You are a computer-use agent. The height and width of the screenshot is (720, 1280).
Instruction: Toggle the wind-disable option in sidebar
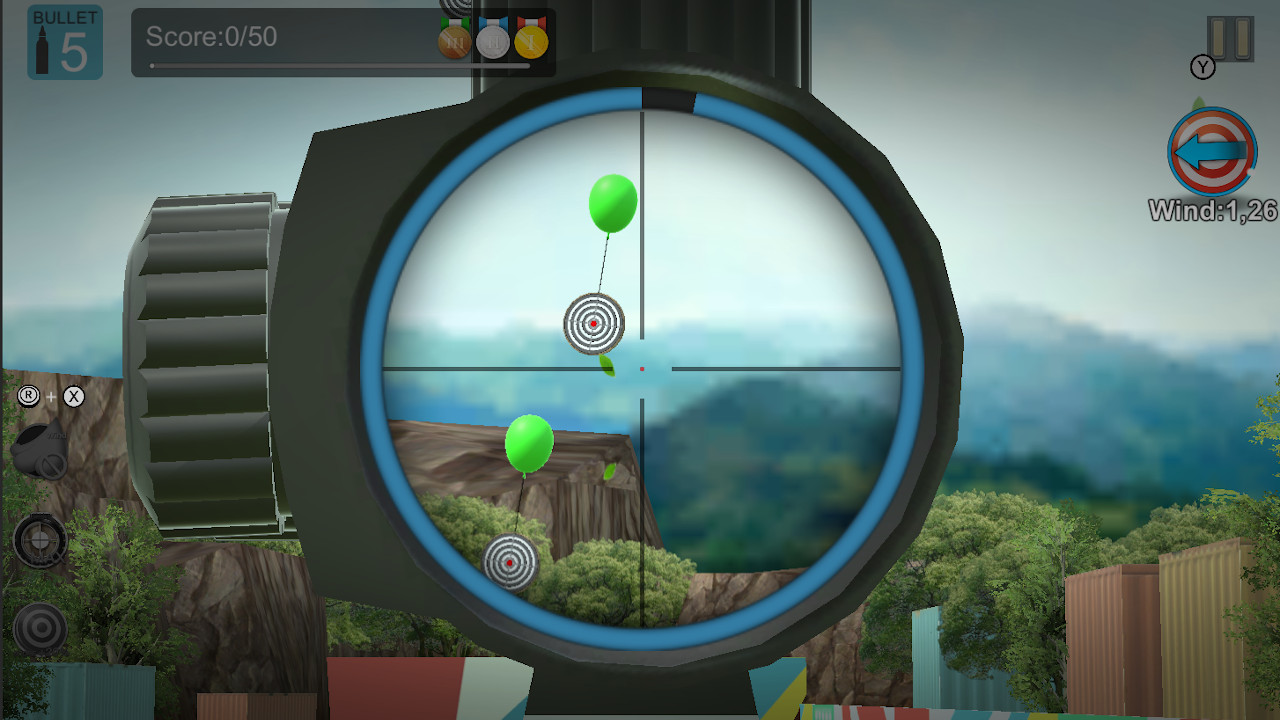click(x=40, y=450)
